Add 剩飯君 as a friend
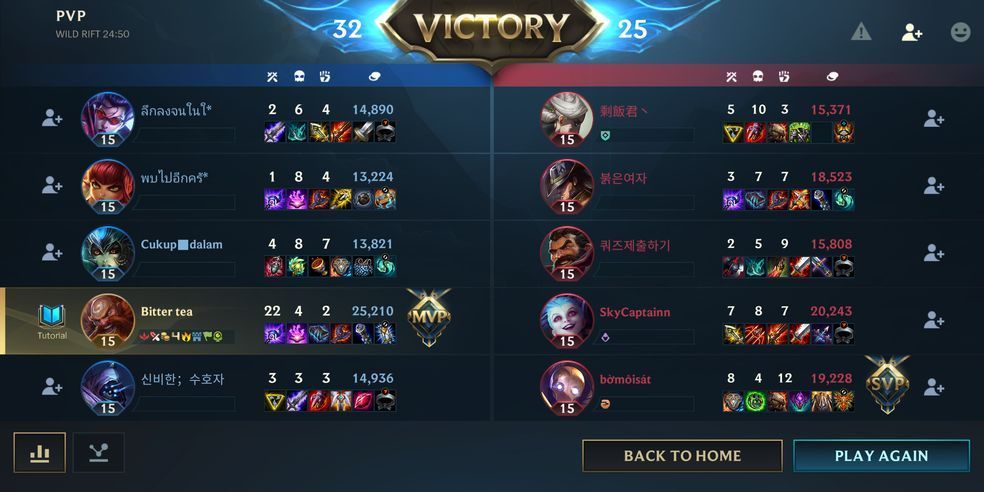Screen dimensions: 984x492 (x=934, y=118)
